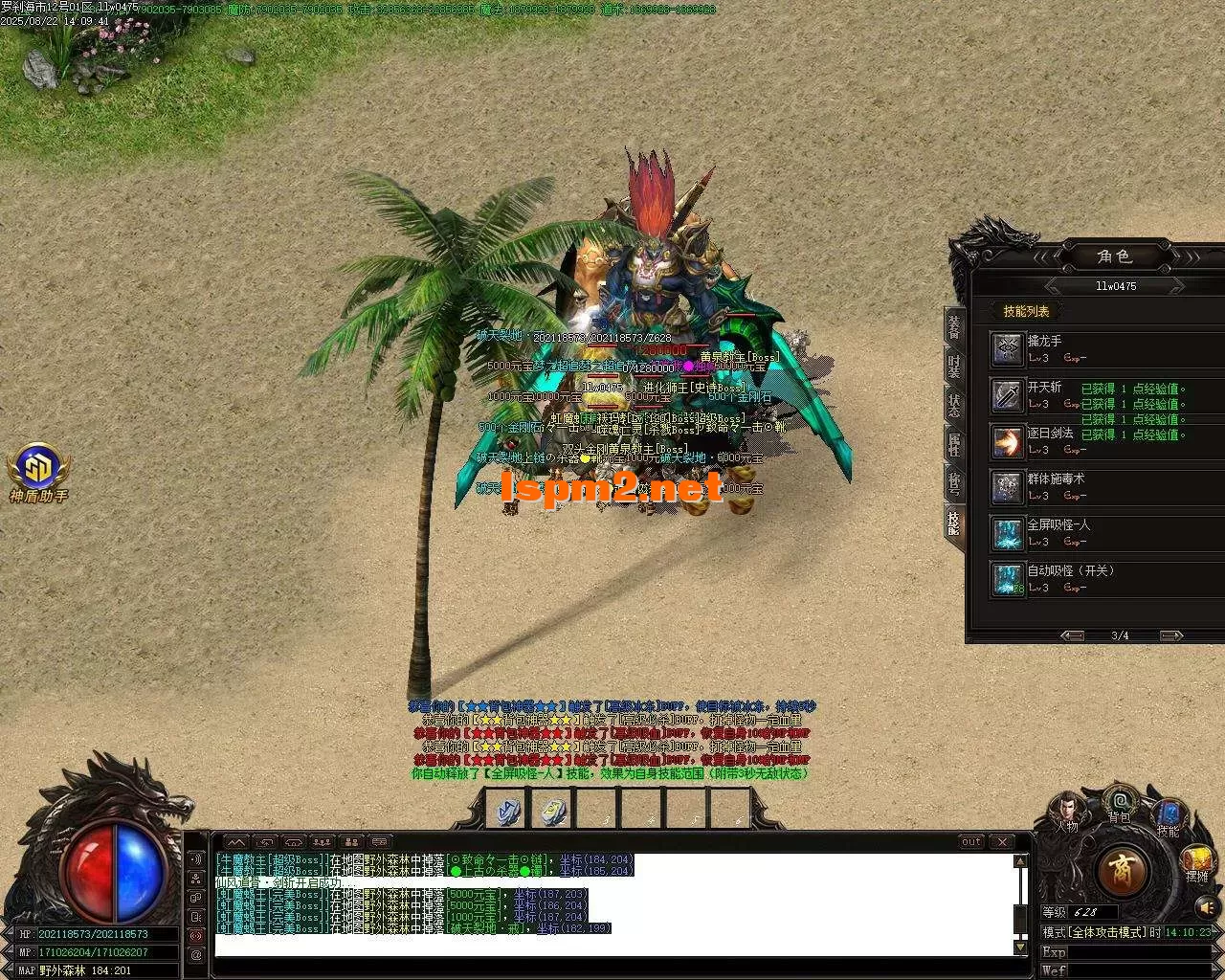
Task: Toggle the sound speaker button
Action: coord(1206,905)
